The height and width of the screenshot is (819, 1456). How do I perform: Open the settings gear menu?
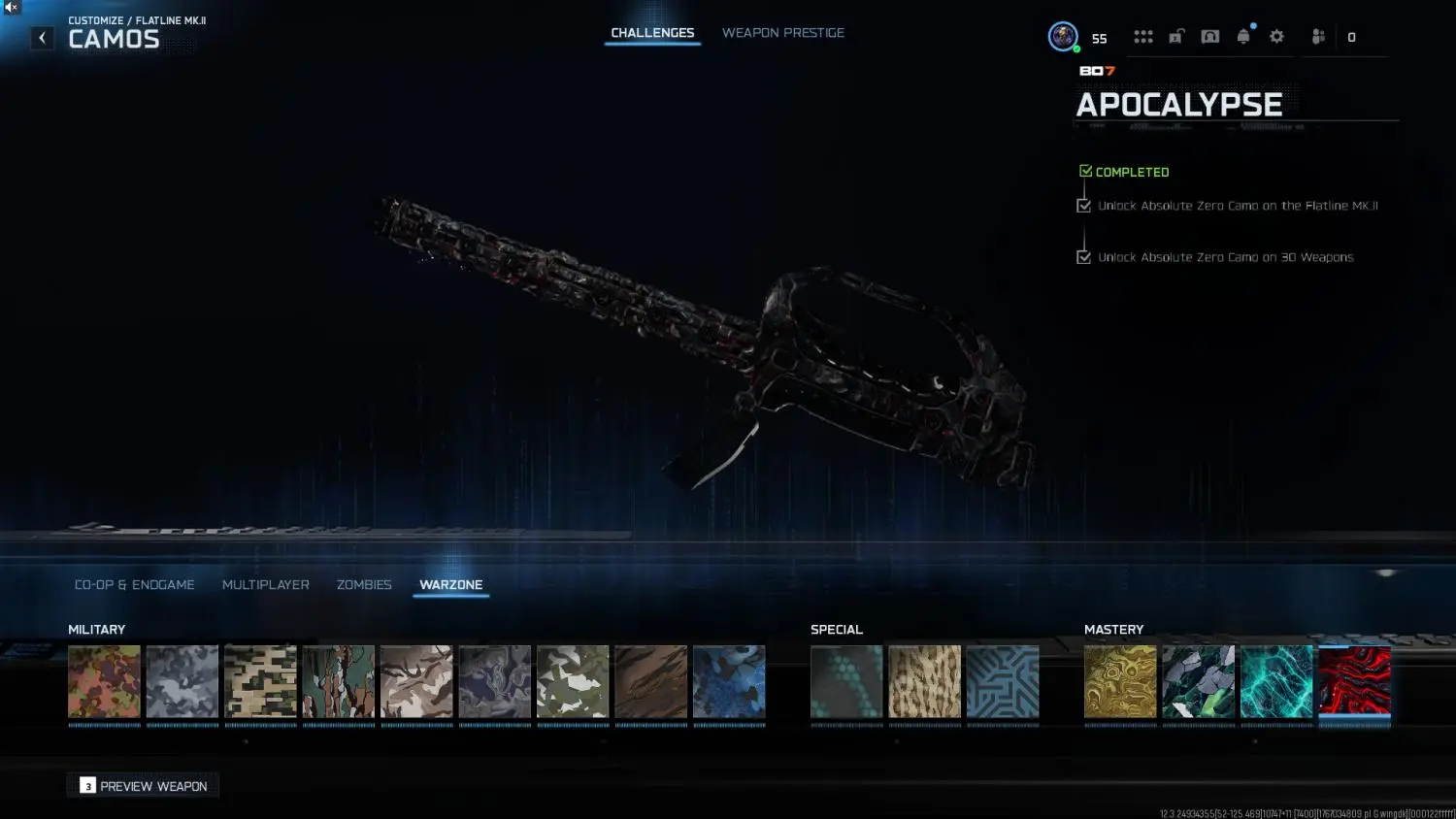1276,36
